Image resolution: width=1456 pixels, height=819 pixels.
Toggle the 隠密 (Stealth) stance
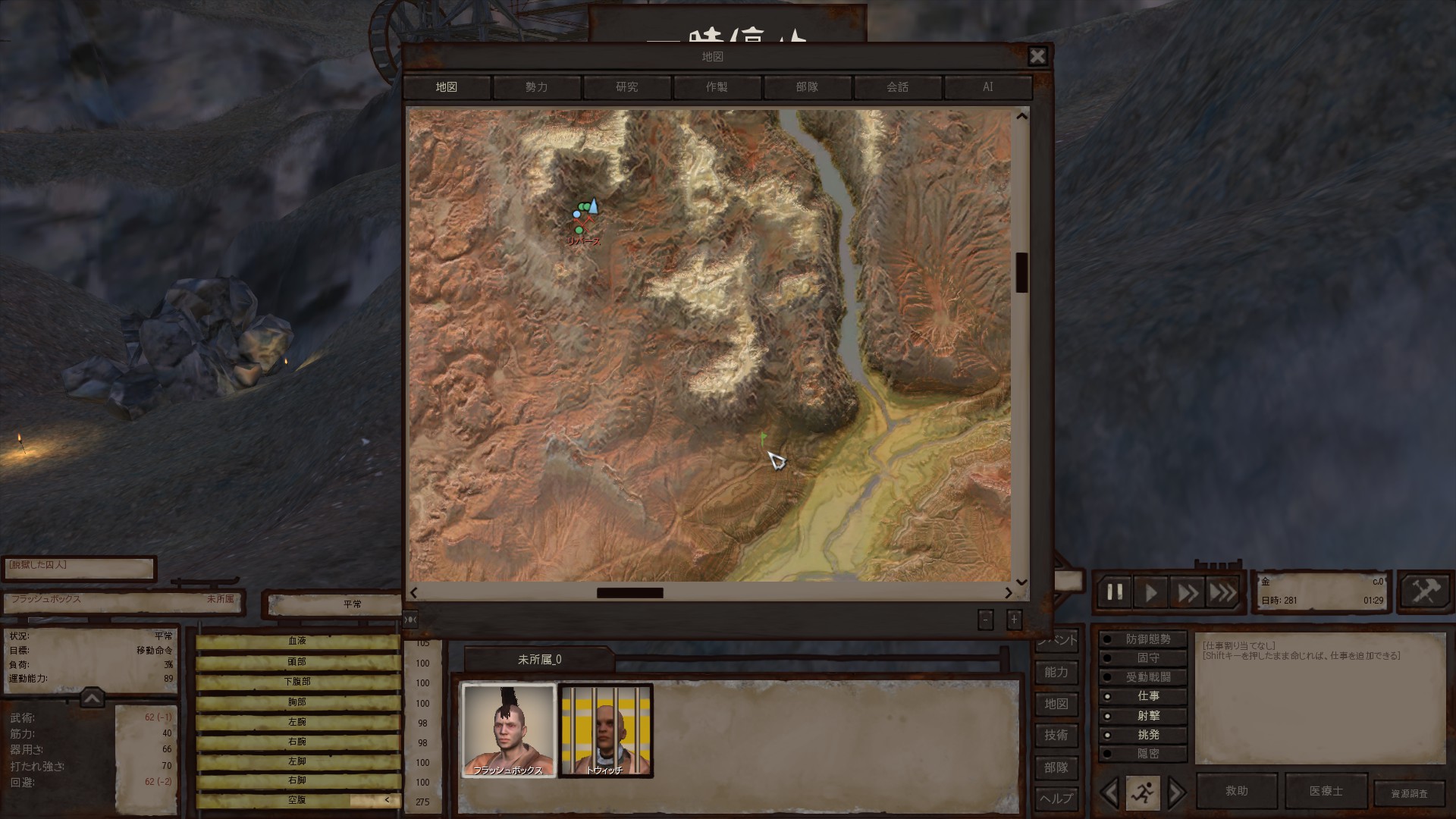[x=1147, y=754]
